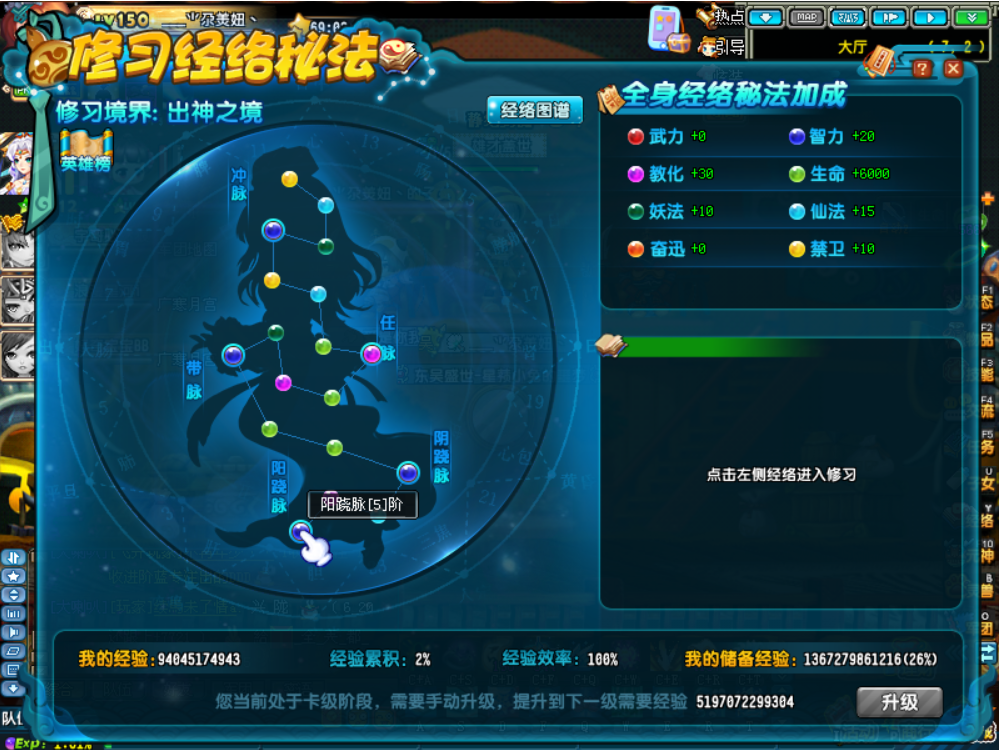Click the green double-chevron collapse button
This screenshot has width=999, height=750.
point(969,17)
